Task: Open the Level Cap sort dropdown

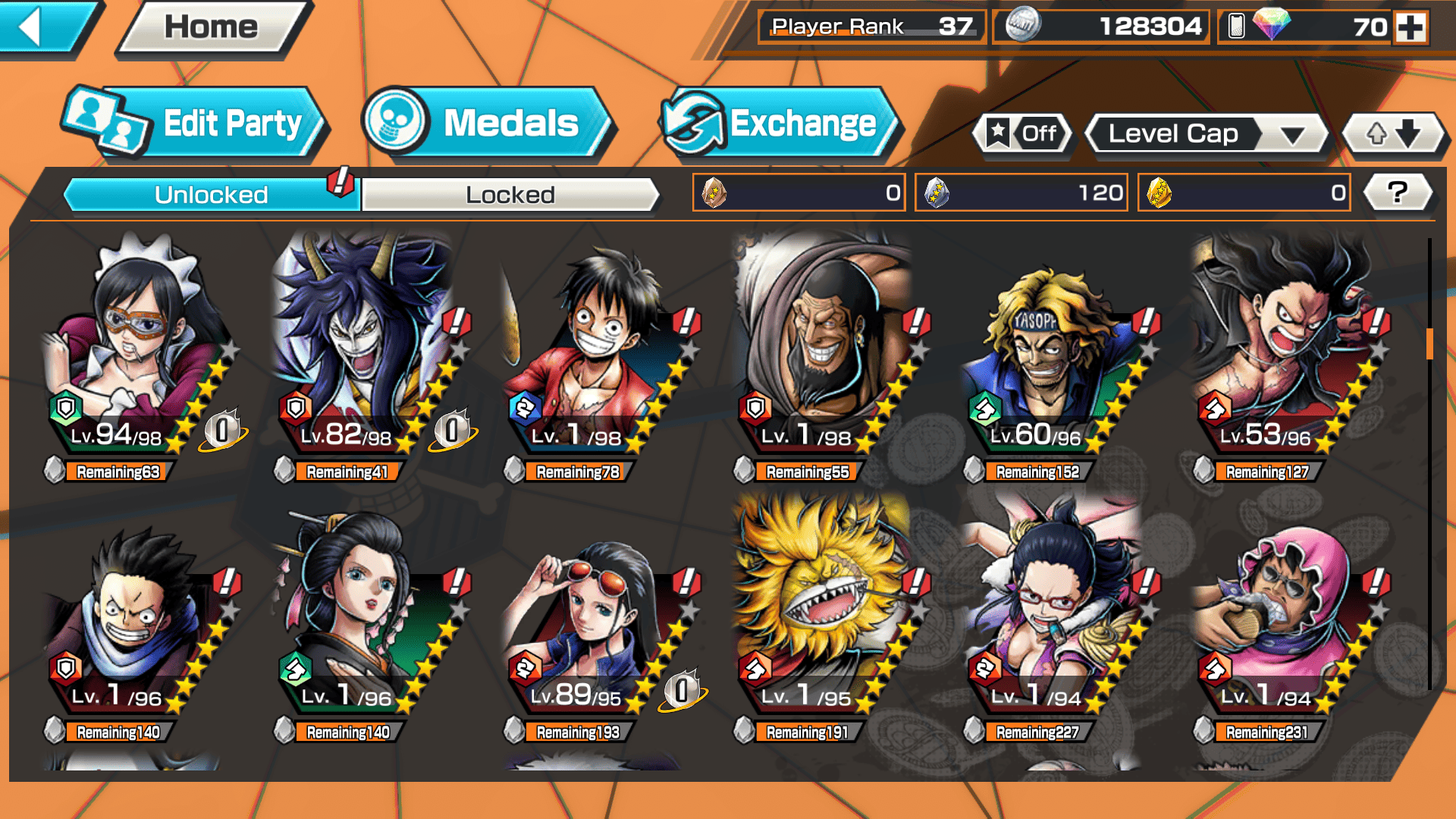Action: [1207, 134]
